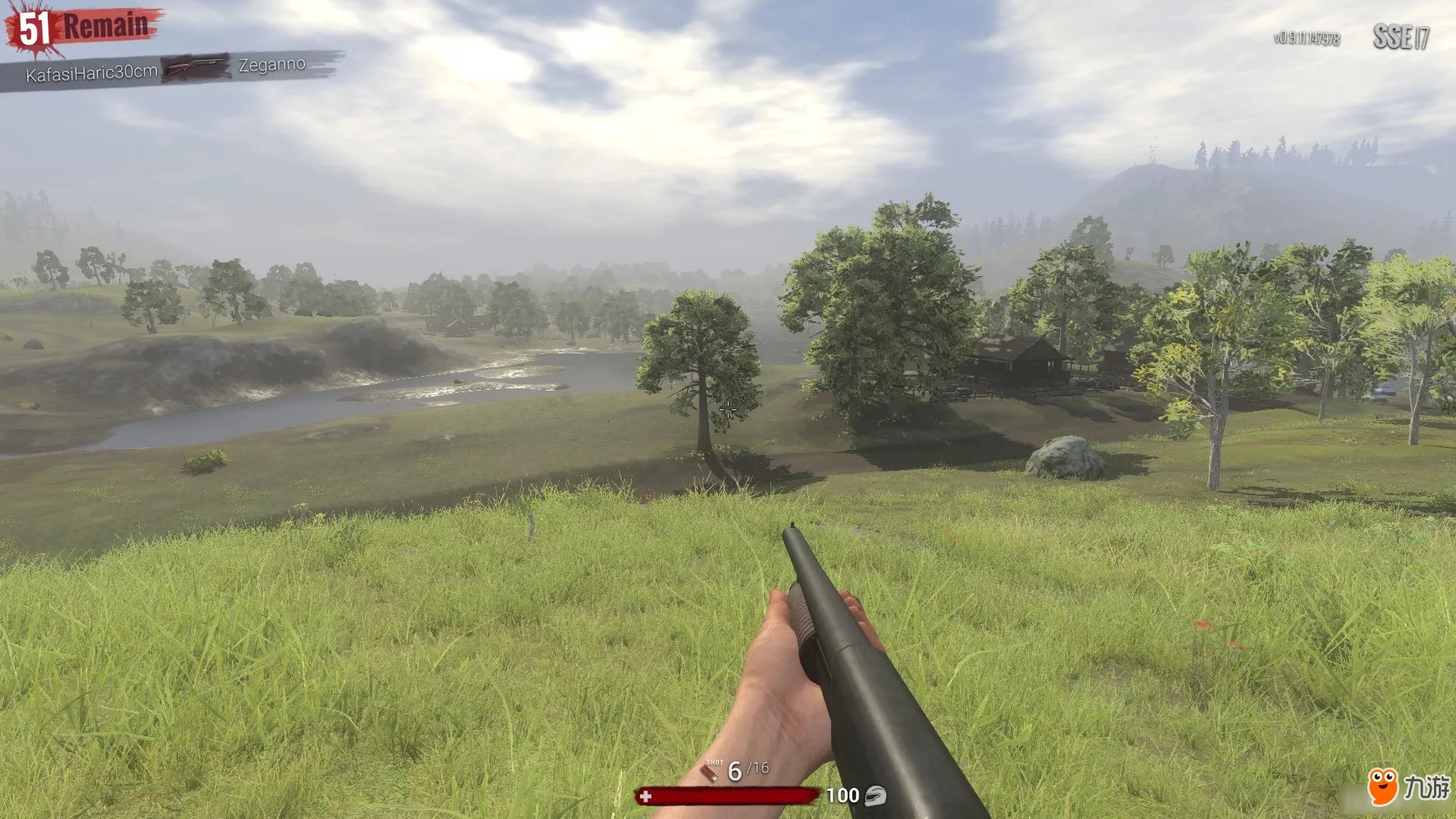Click the medical cross on the health bar
The image size is (1456, 819).
[x=645, y=797]
